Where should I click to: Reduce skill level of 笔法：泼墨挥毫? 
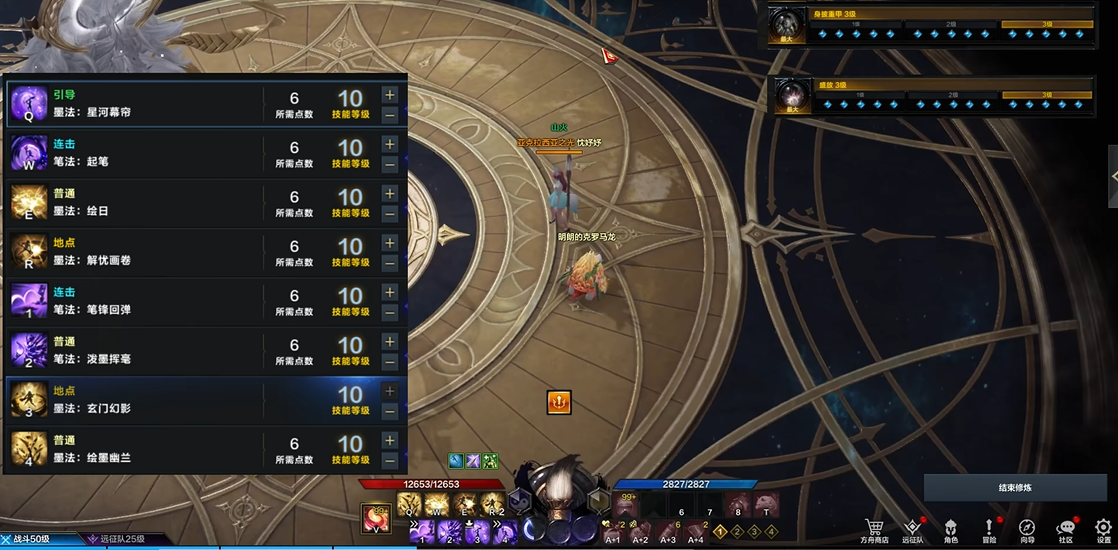coord(389,361)
